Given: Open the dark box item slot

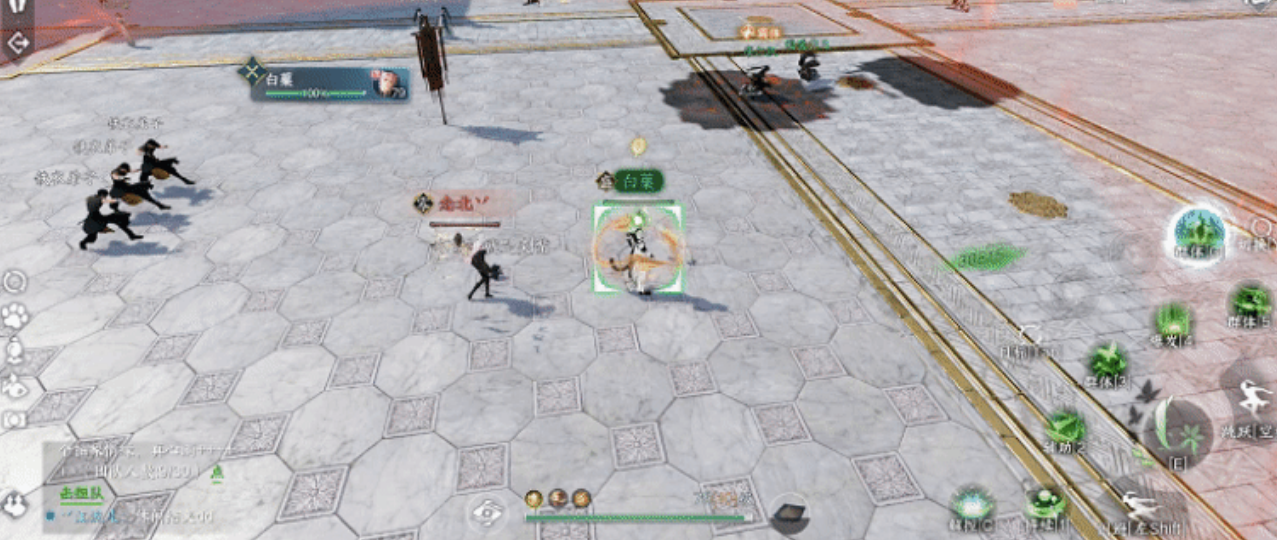Looking at the screenshot, I should [x=789, y=512].
